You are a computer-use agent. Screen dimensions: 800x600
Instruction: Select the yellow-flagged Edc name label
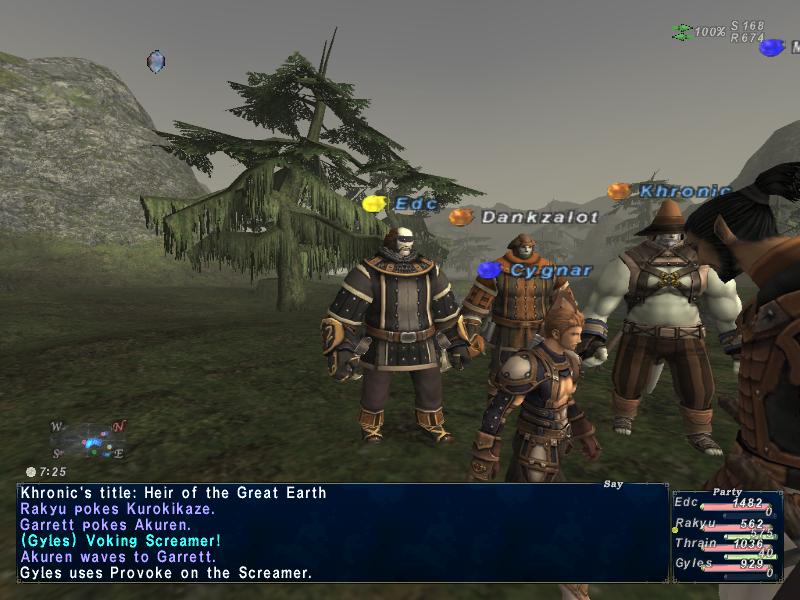415,203
